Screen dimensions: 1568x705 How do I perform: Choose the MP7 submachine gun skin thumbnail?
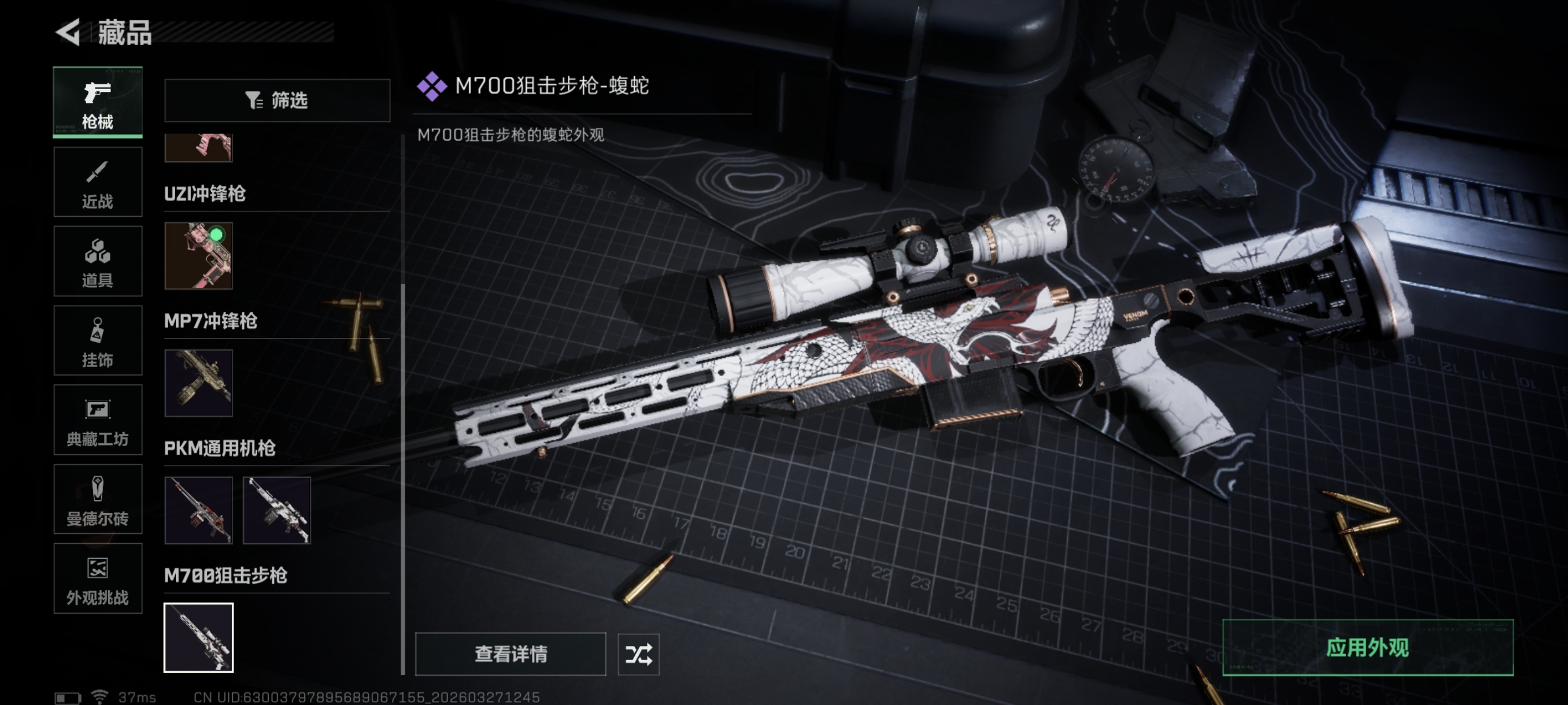198,383
